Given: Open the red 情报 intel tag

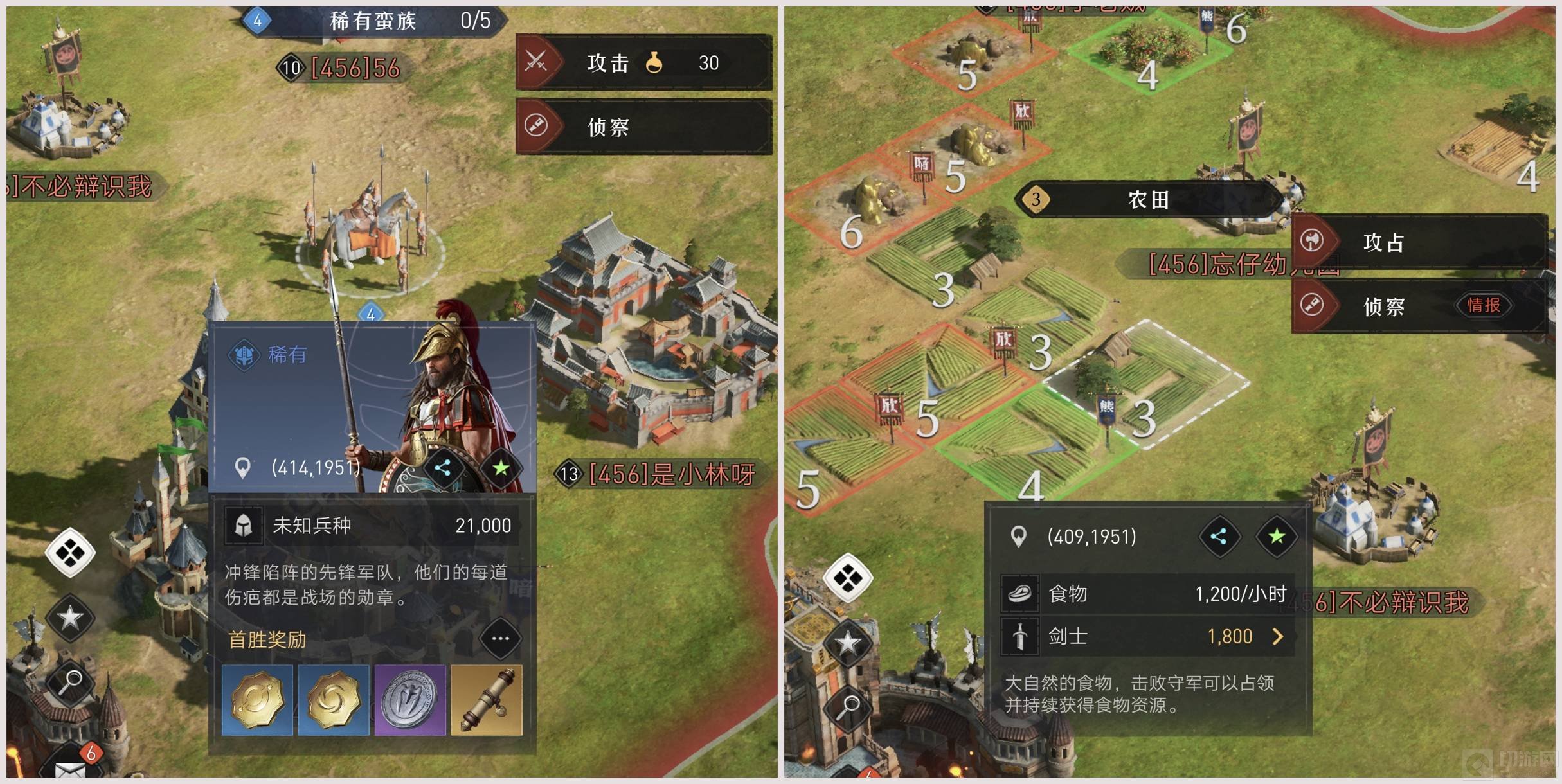Looking at the screenshot, I should [1484, 305].
